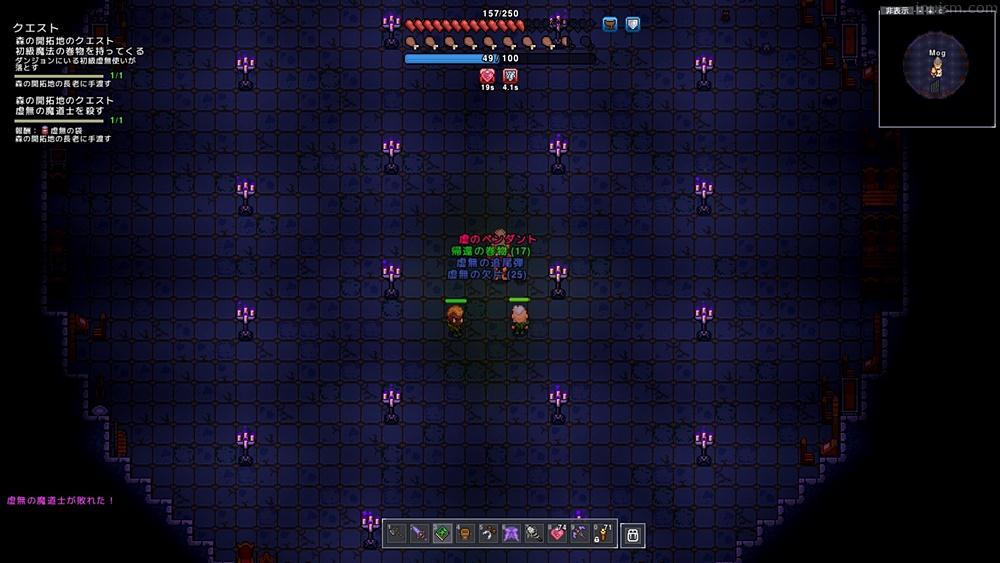Click the buff icon with 4.1s timer
The width and height of the screenshot is (1000, 563).
(x=510, y=76)
